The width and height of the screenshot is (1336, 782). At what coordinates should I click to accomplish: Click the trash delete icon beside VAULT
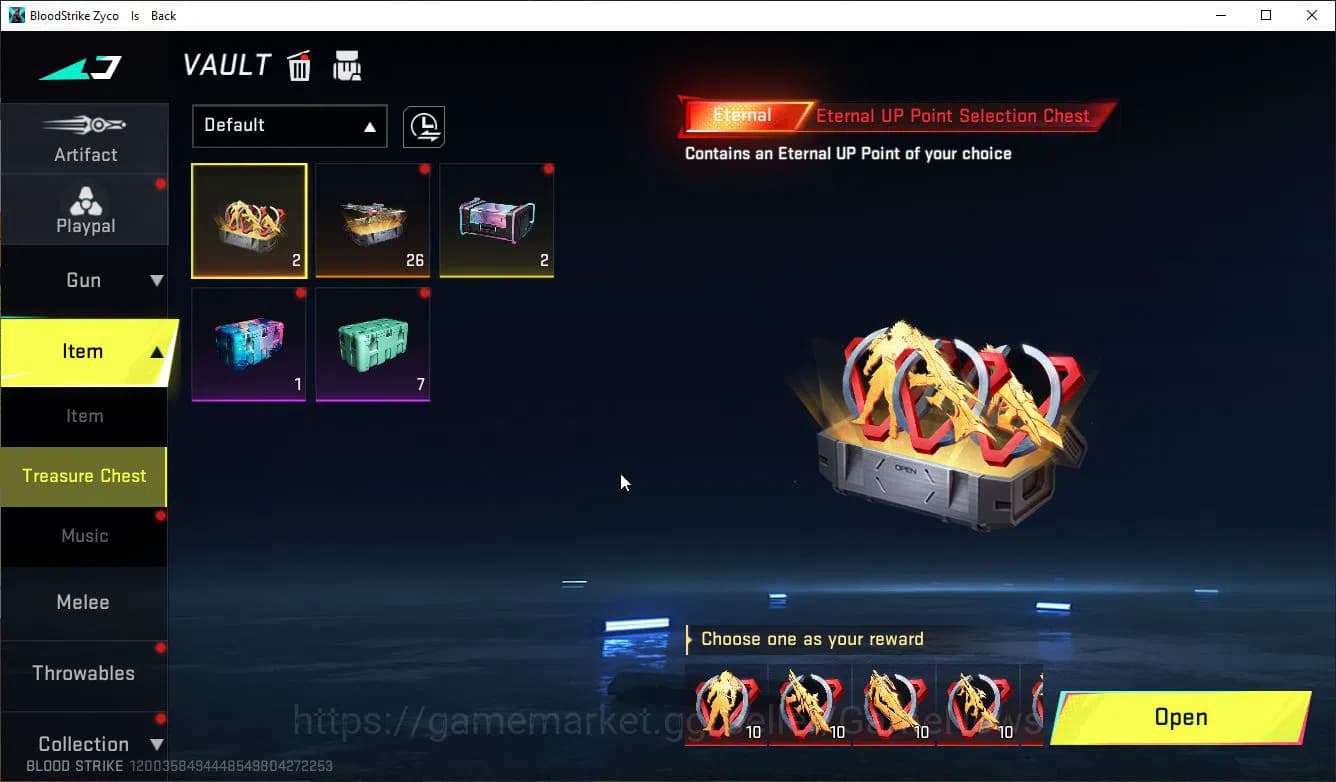click(x=299, y=65)
